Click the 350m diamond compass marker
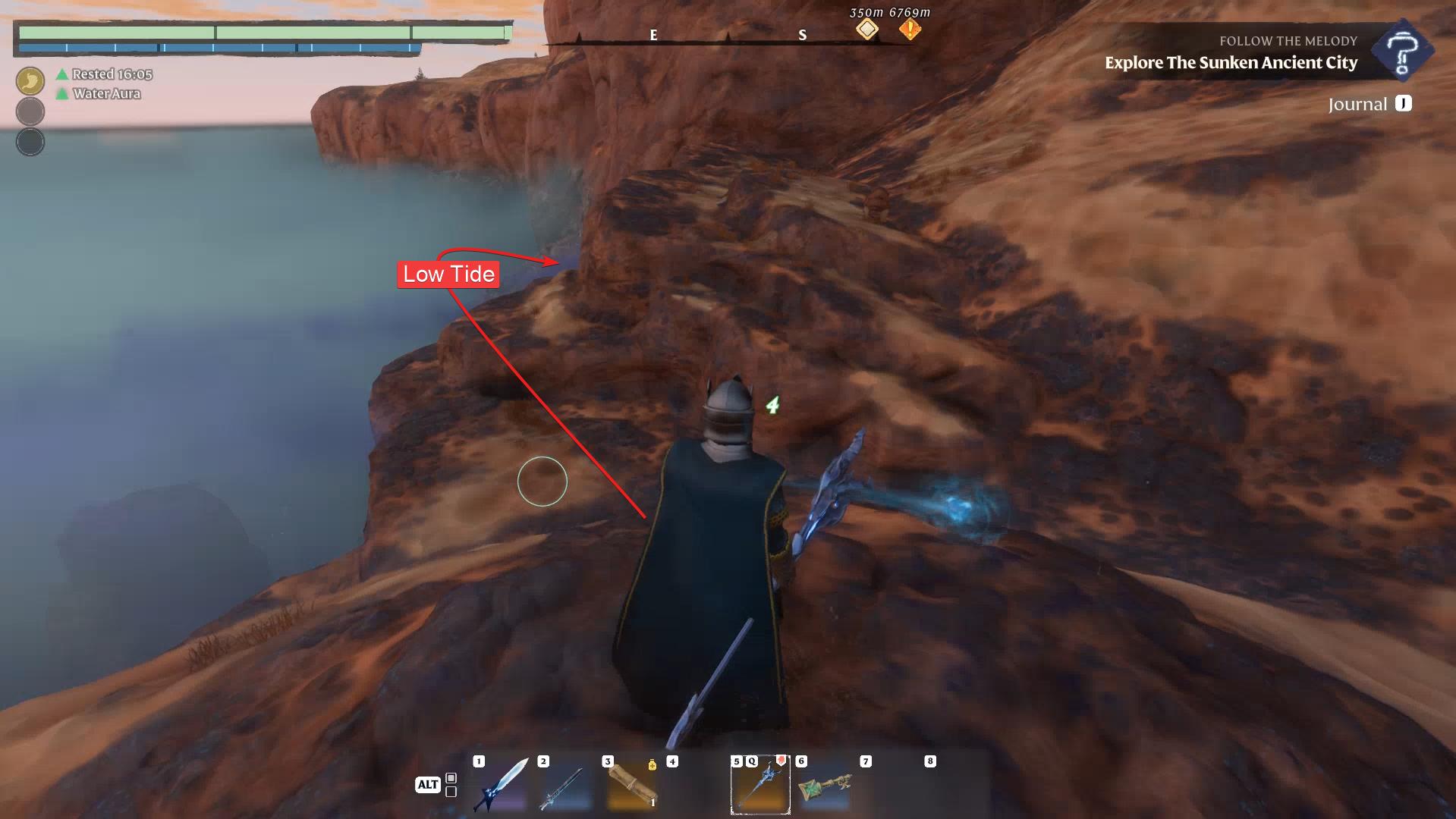This screenshot has height=819, width=1456. tap(867, 30)
